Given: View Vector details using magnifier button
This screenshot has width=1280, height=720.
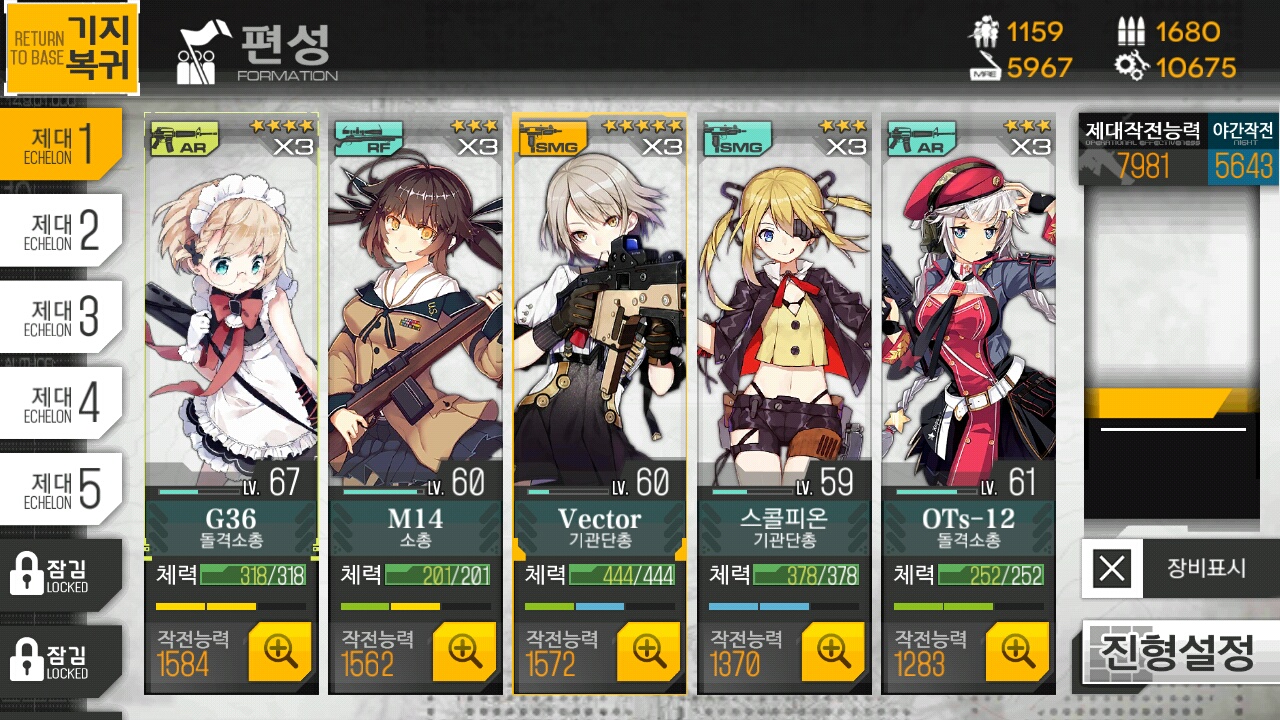Looking at the screenshot, I should (x=649, y=651).
